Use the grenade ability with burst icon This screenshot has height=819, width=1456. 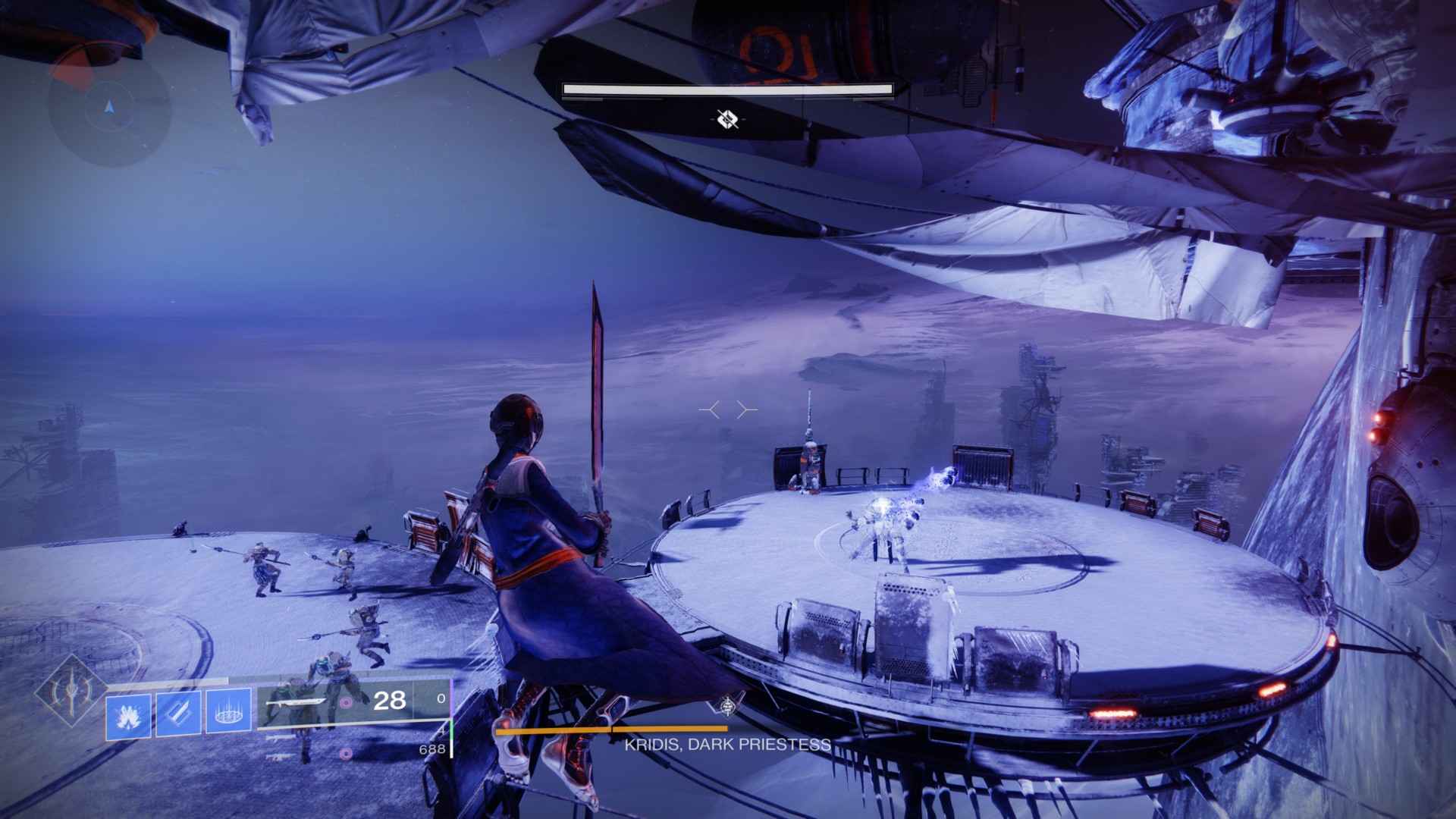point(128,714)
